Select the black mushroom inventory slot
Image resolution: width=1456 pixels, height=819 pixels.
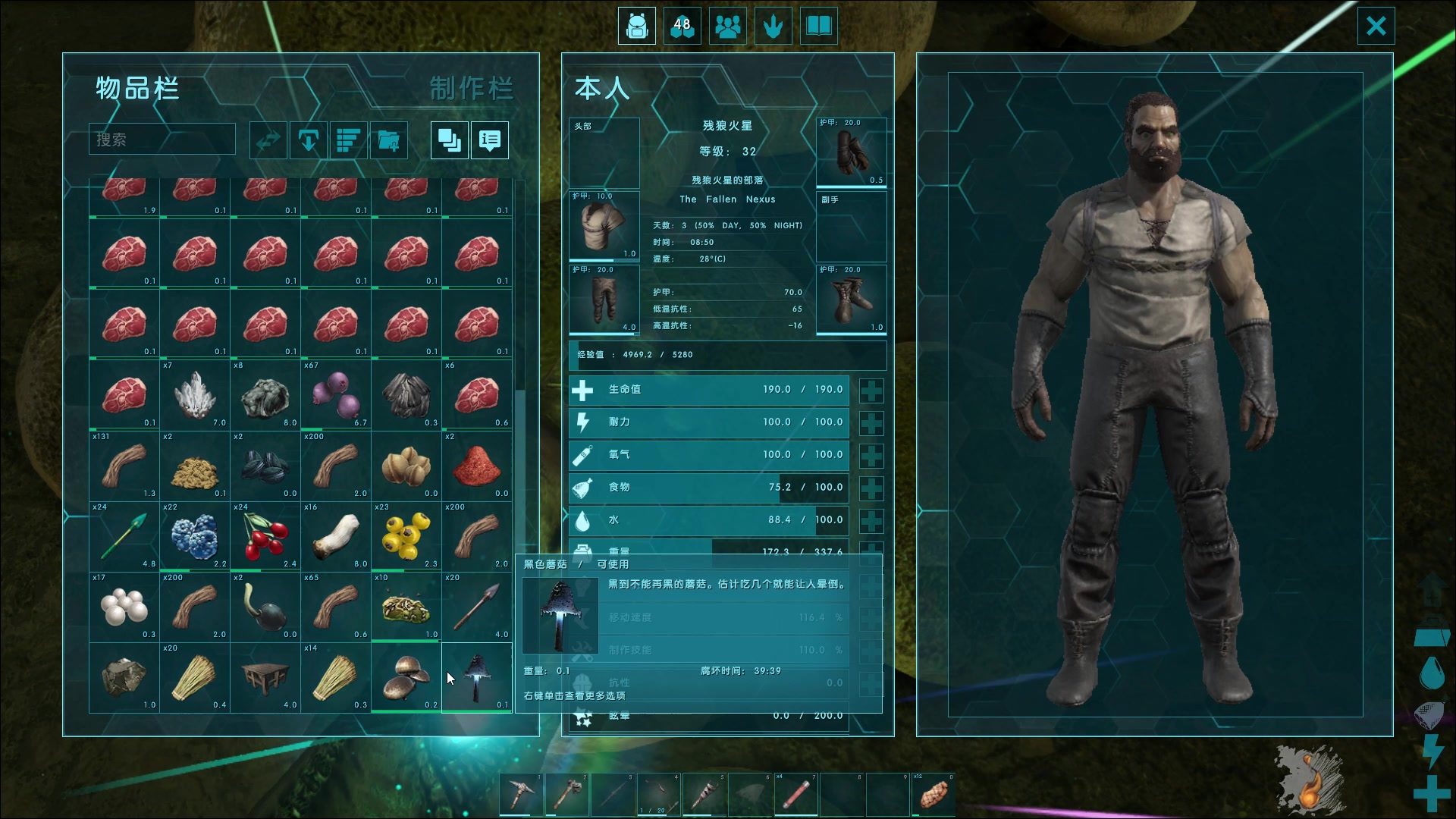(476, 677)
